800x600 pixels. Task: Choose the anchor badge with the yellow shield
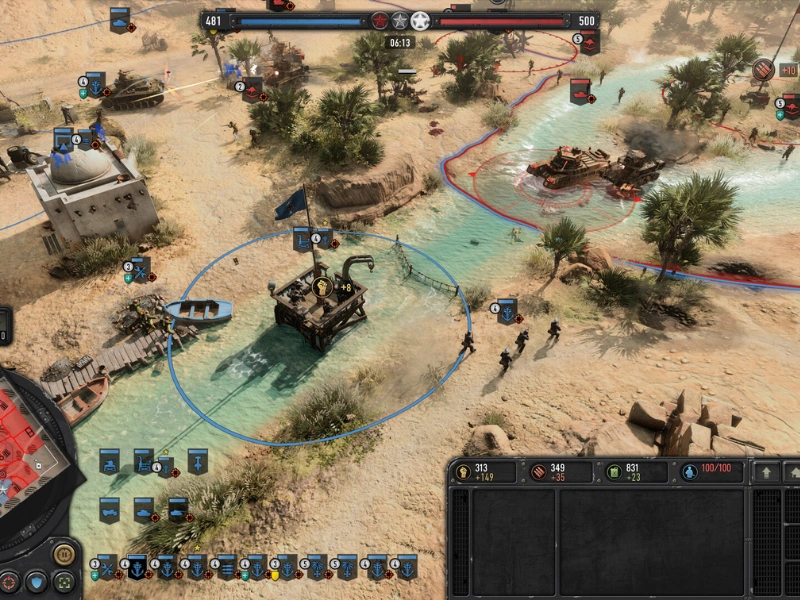(x=287, y=567)
